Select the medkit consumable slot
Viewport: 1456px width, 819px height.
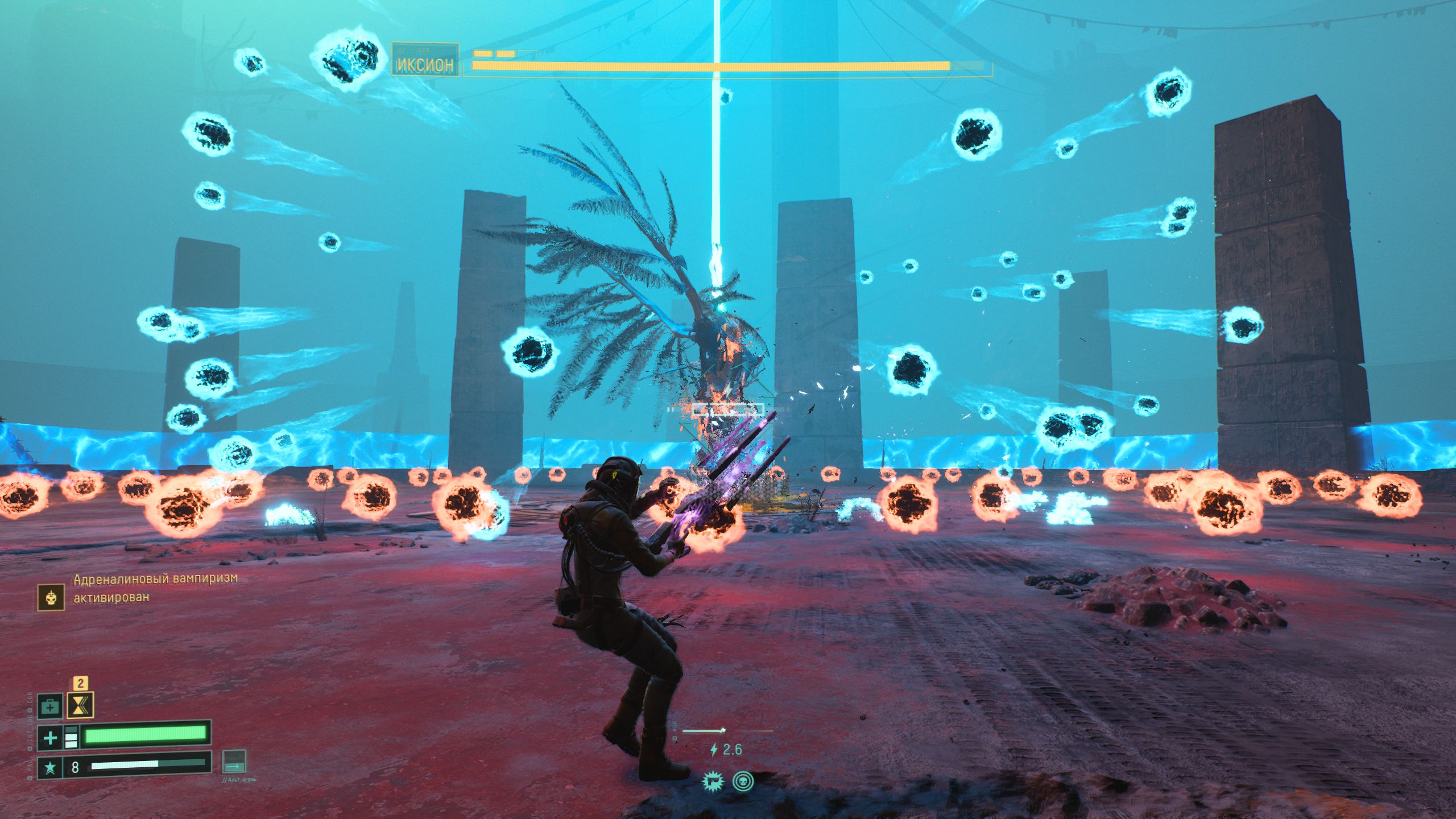coord(50,707)
